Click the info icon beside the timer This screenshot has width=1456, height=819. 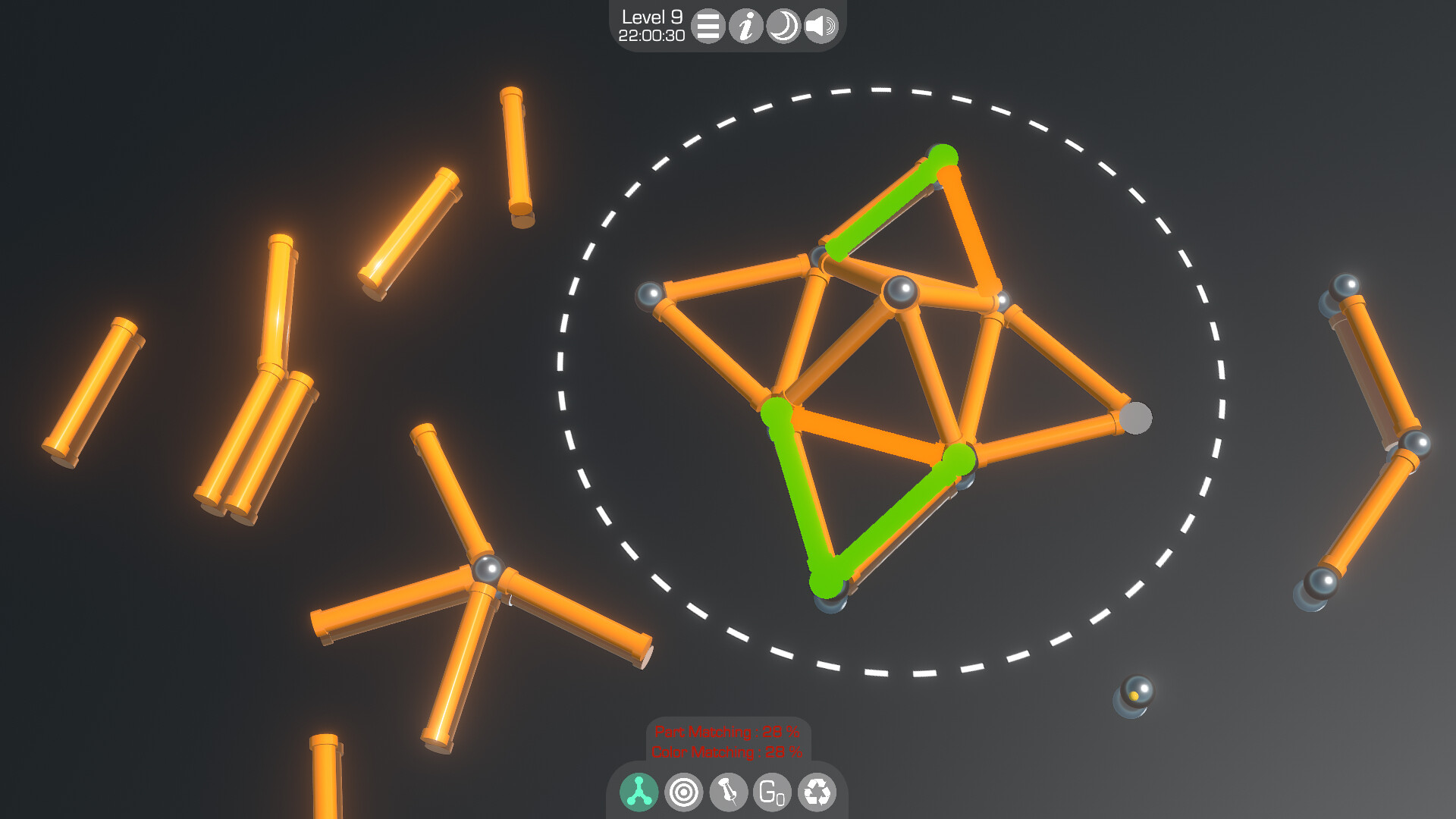[746, 27]
